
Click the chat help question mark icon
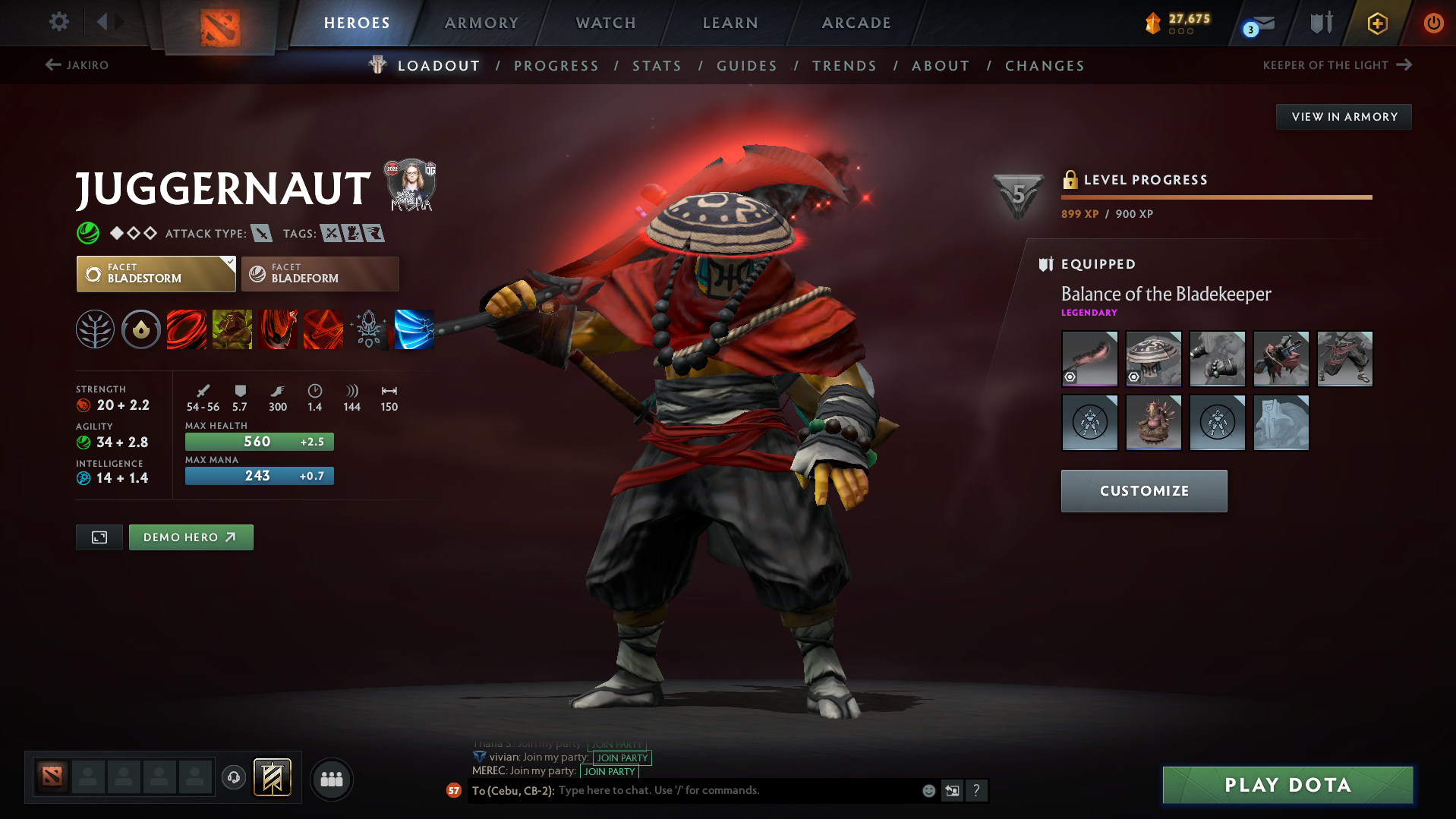pos(978,790)
